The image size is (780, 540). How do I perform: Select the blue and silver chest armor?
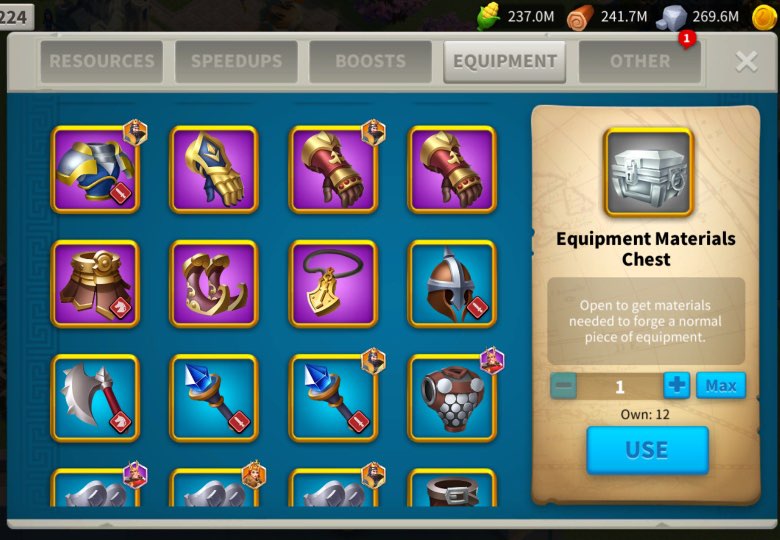click(95, 169)
